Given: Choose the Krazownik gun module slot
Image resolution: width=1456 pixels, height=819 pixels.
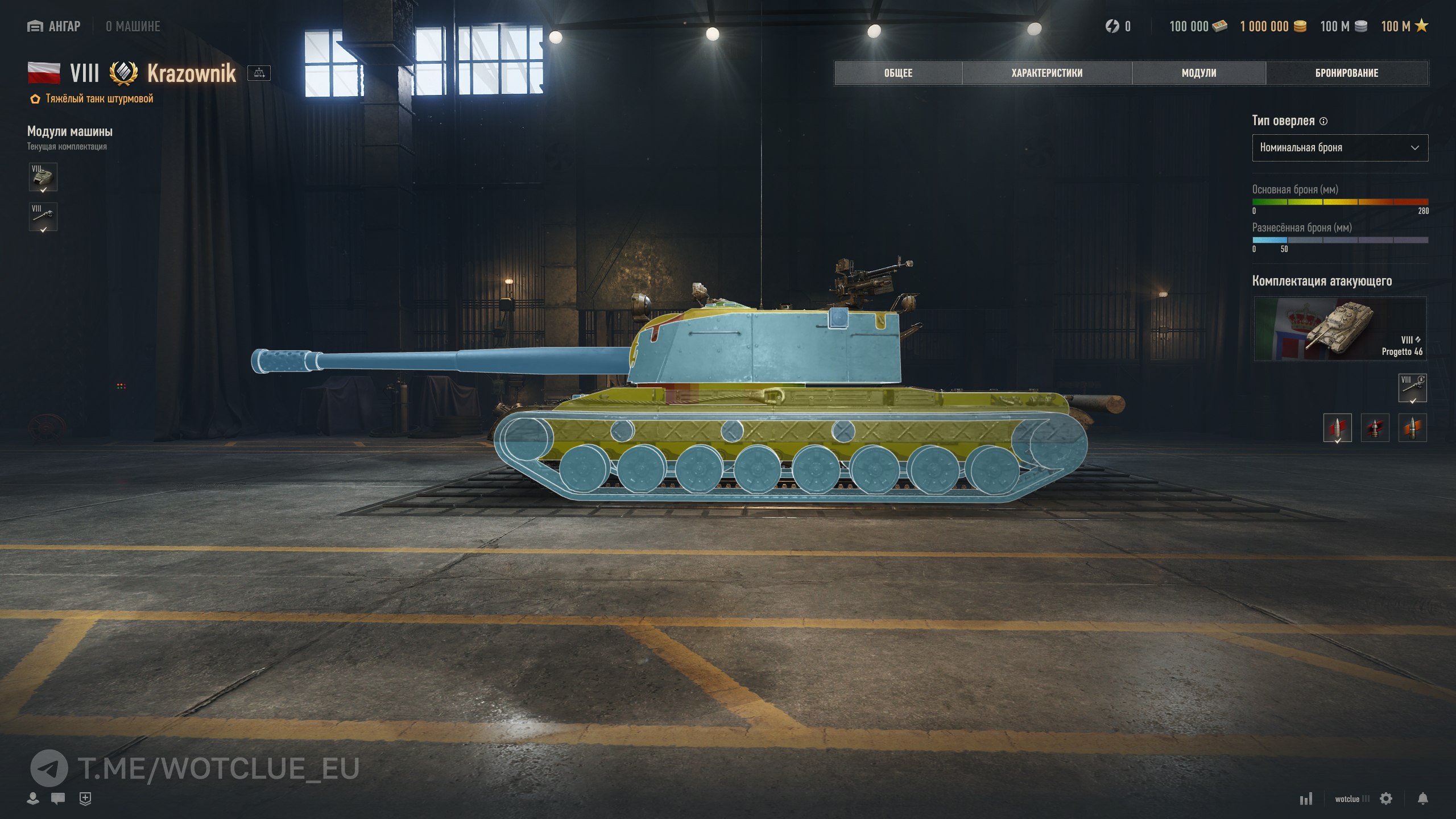Looking at the screenshot, I should (x=43, y=217).
